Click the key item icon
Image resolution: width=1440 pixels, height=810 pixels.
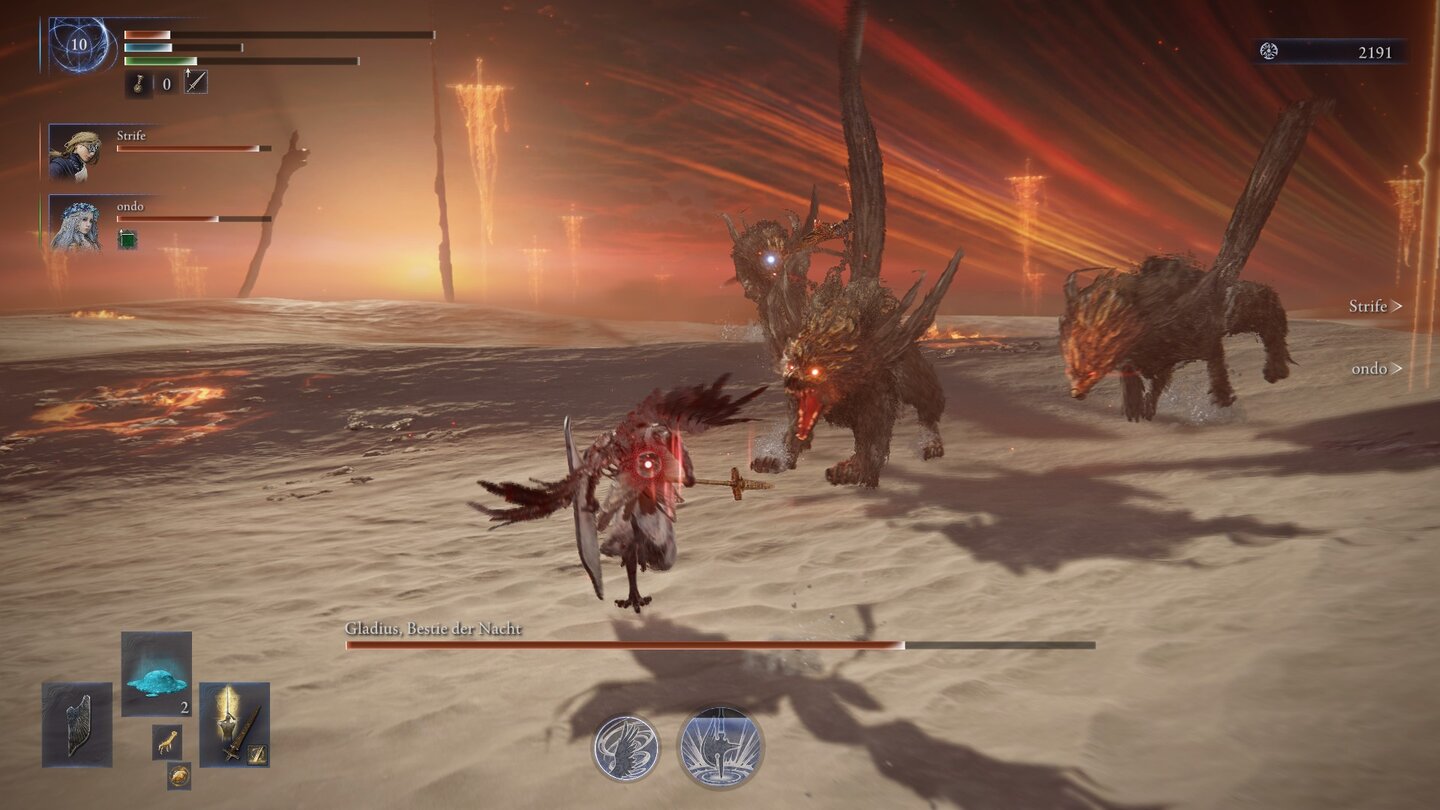pos(139,83)
